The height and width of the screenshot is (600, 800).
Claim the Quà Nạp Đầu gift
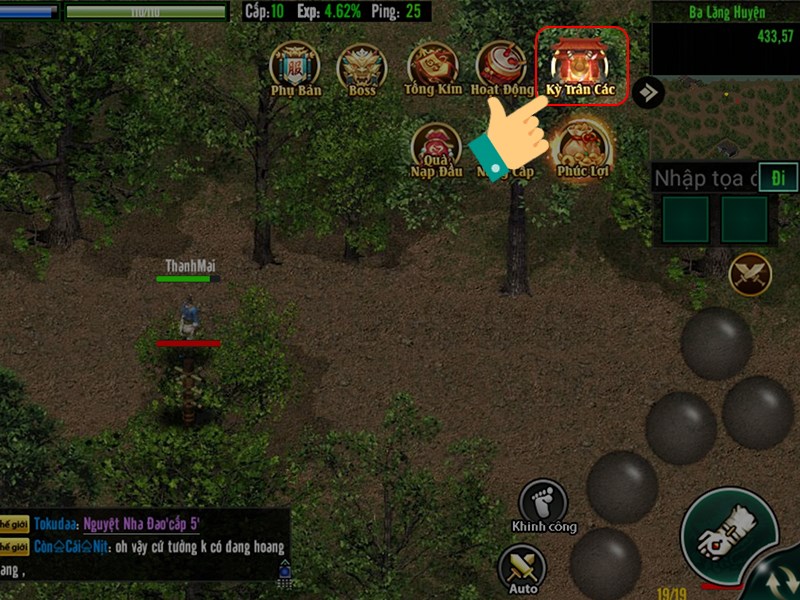pos(436,148)
